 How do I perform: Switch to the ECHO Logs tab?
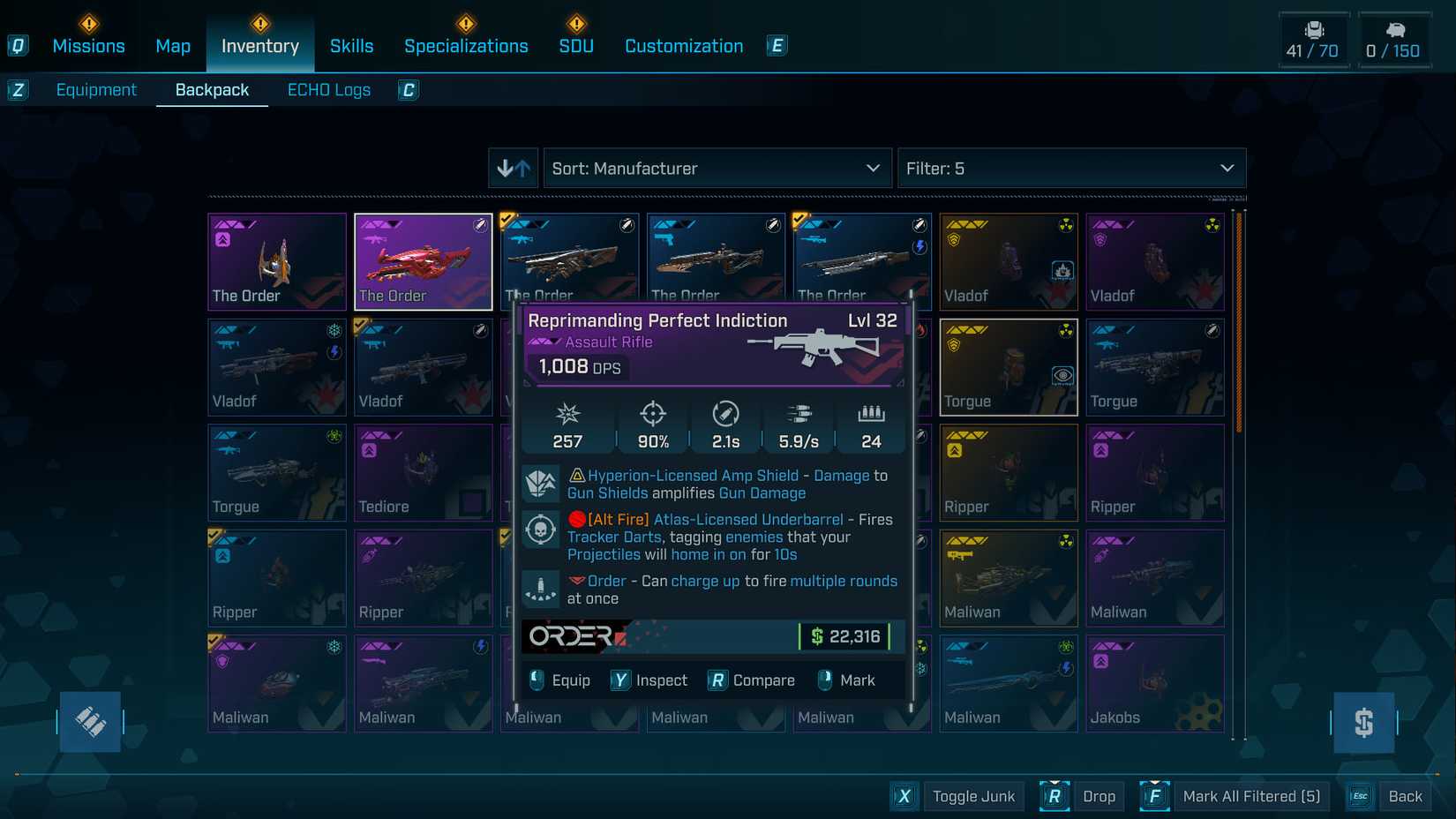(328, 89)
